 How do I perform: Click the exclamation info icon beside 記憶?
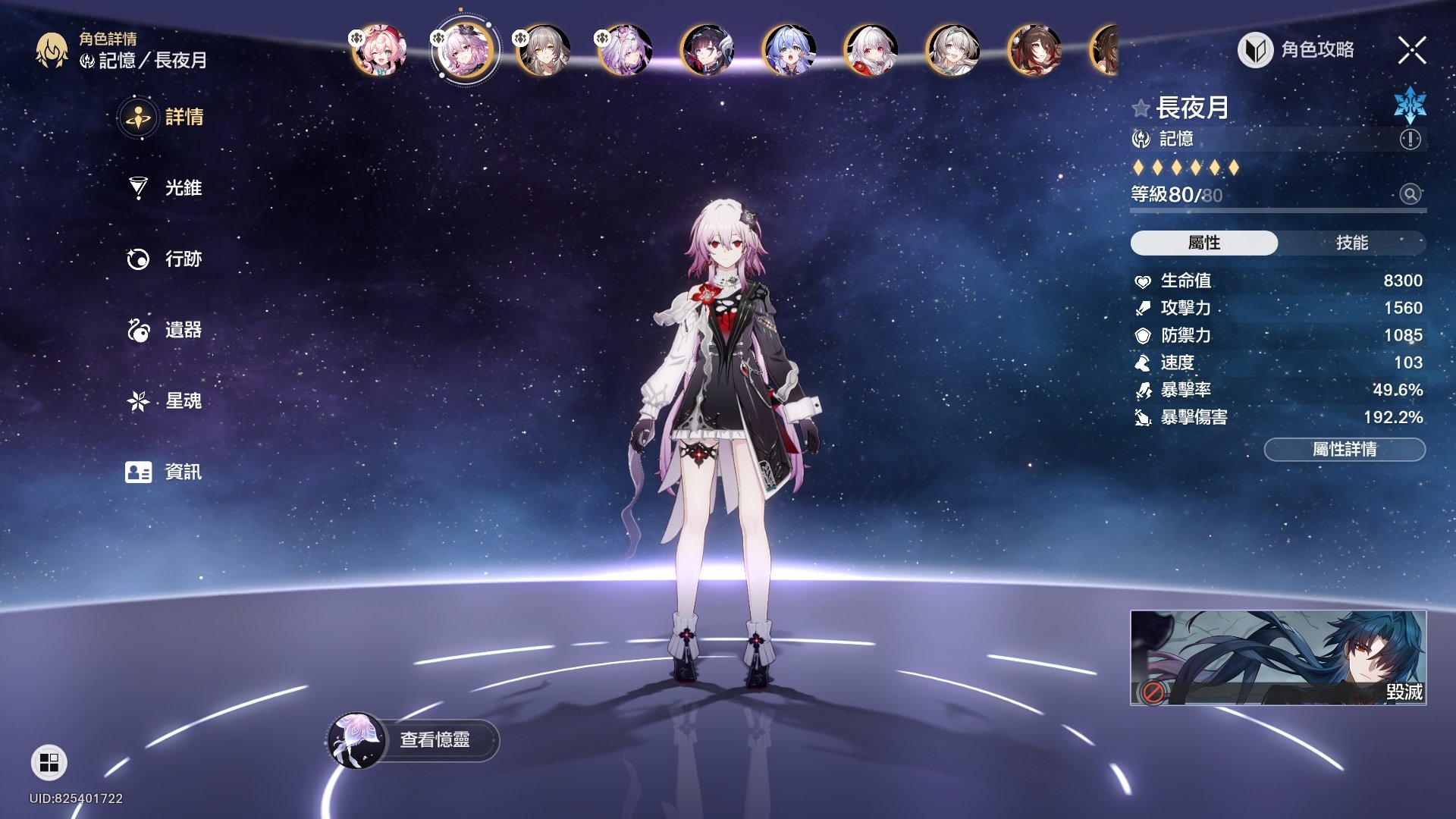[x=1410, y=140]
